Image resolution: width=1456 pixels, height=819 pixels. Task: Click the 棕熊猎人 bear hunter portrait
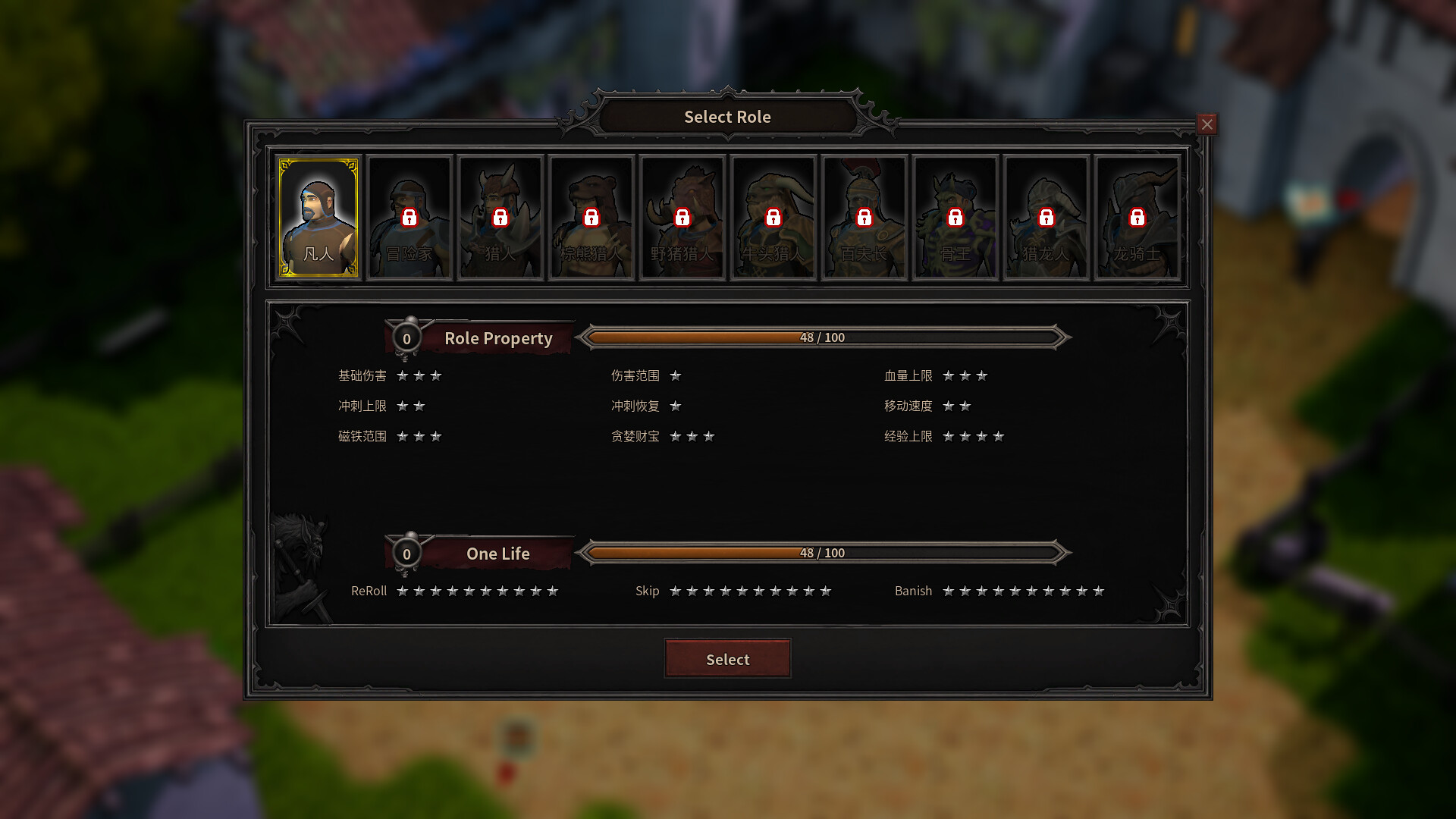point(591,218)
